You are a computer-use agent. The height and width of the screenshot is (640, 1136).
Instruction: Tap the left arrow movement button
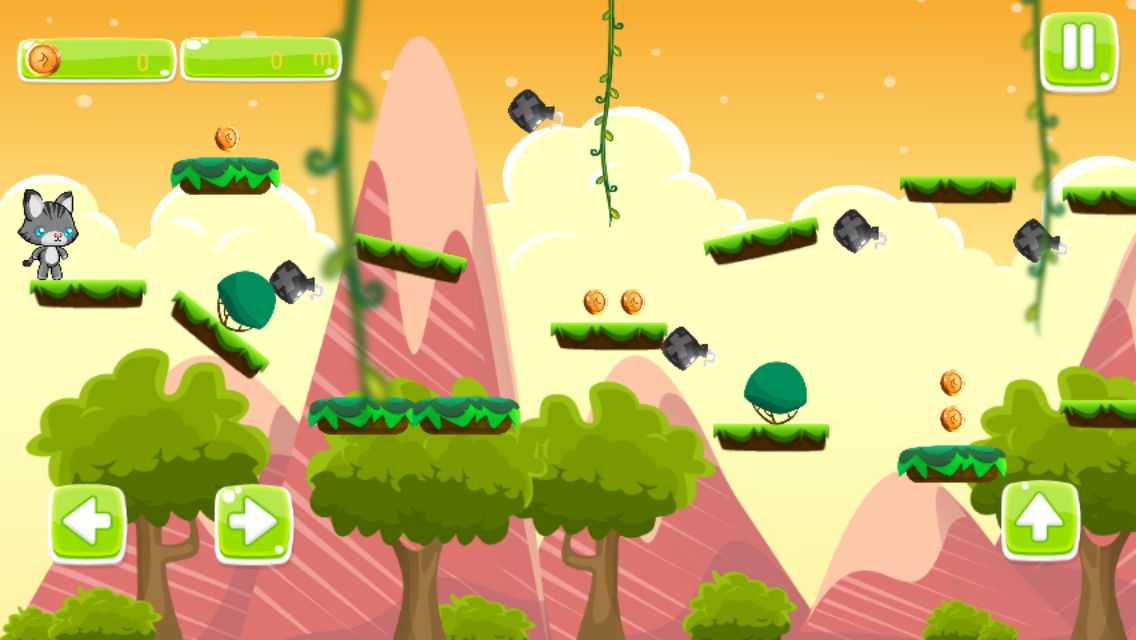tap(88, 522)
